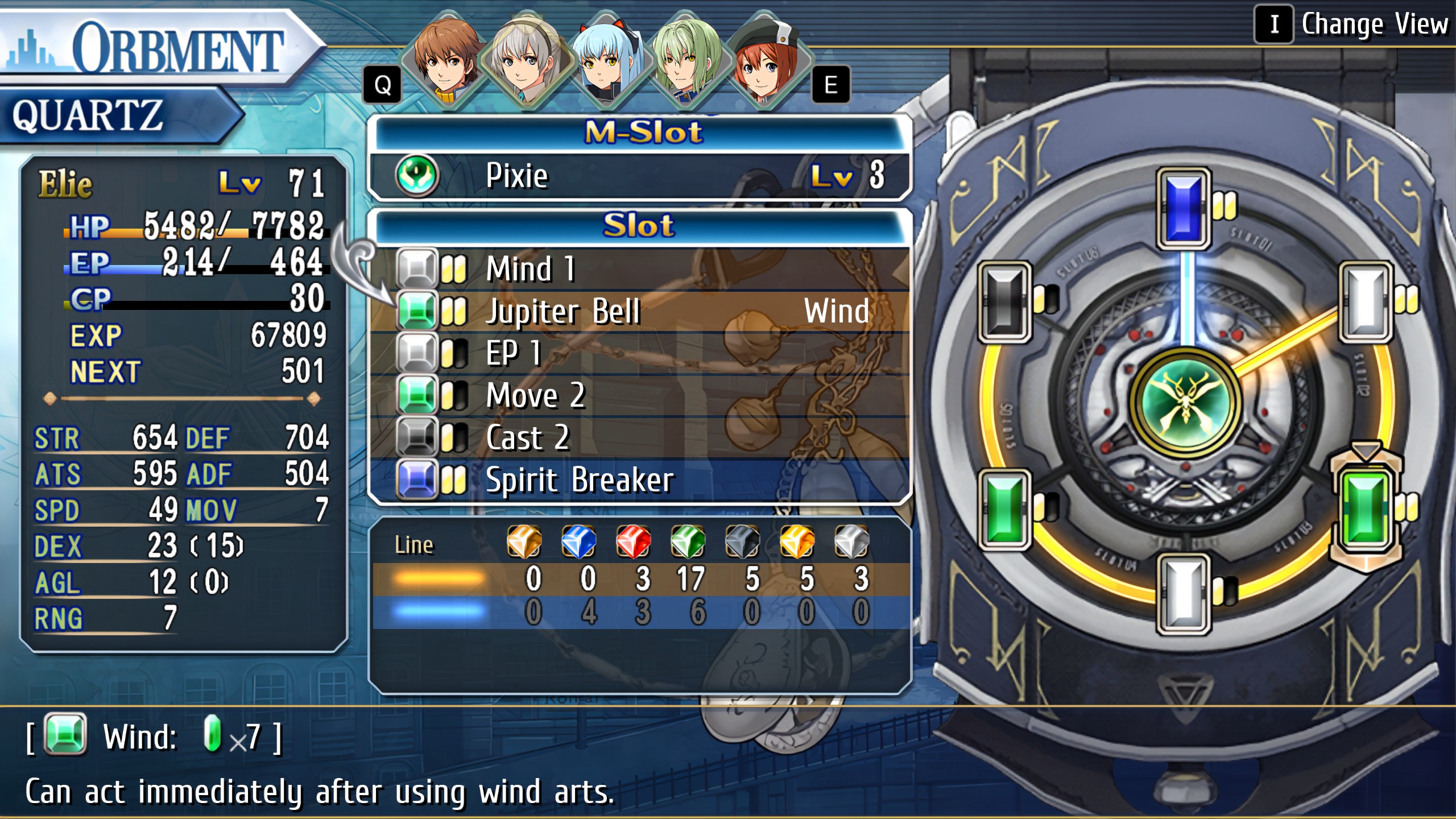Viewport: 1456px width, 819px height.
Task: Choose the Cast 2 quartz slot
Action: [640, 438]
